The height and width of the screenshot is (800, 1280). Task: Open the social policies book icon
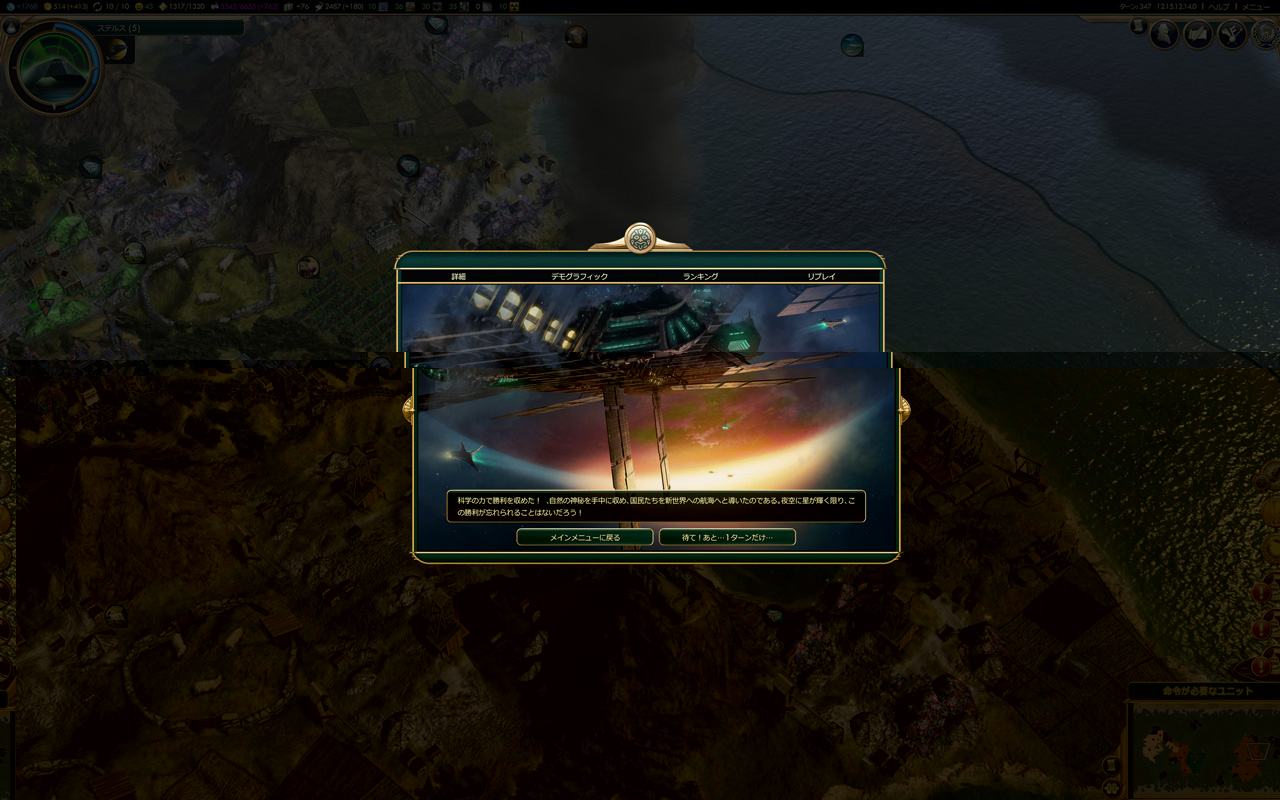1198,35
